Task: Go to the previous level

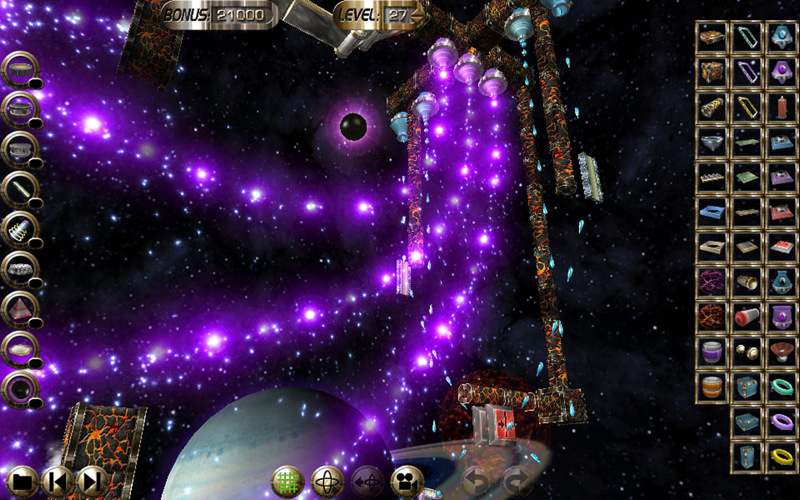Action: pos(57,481)
